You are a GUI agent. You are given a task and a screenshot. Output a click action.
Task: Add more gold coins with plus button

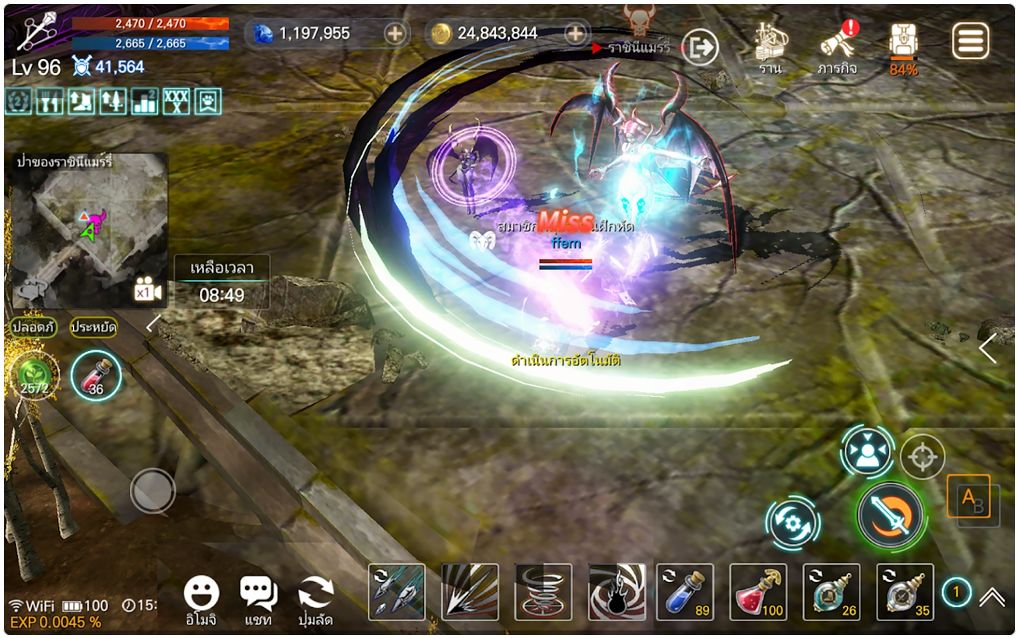tap(576, 33)
